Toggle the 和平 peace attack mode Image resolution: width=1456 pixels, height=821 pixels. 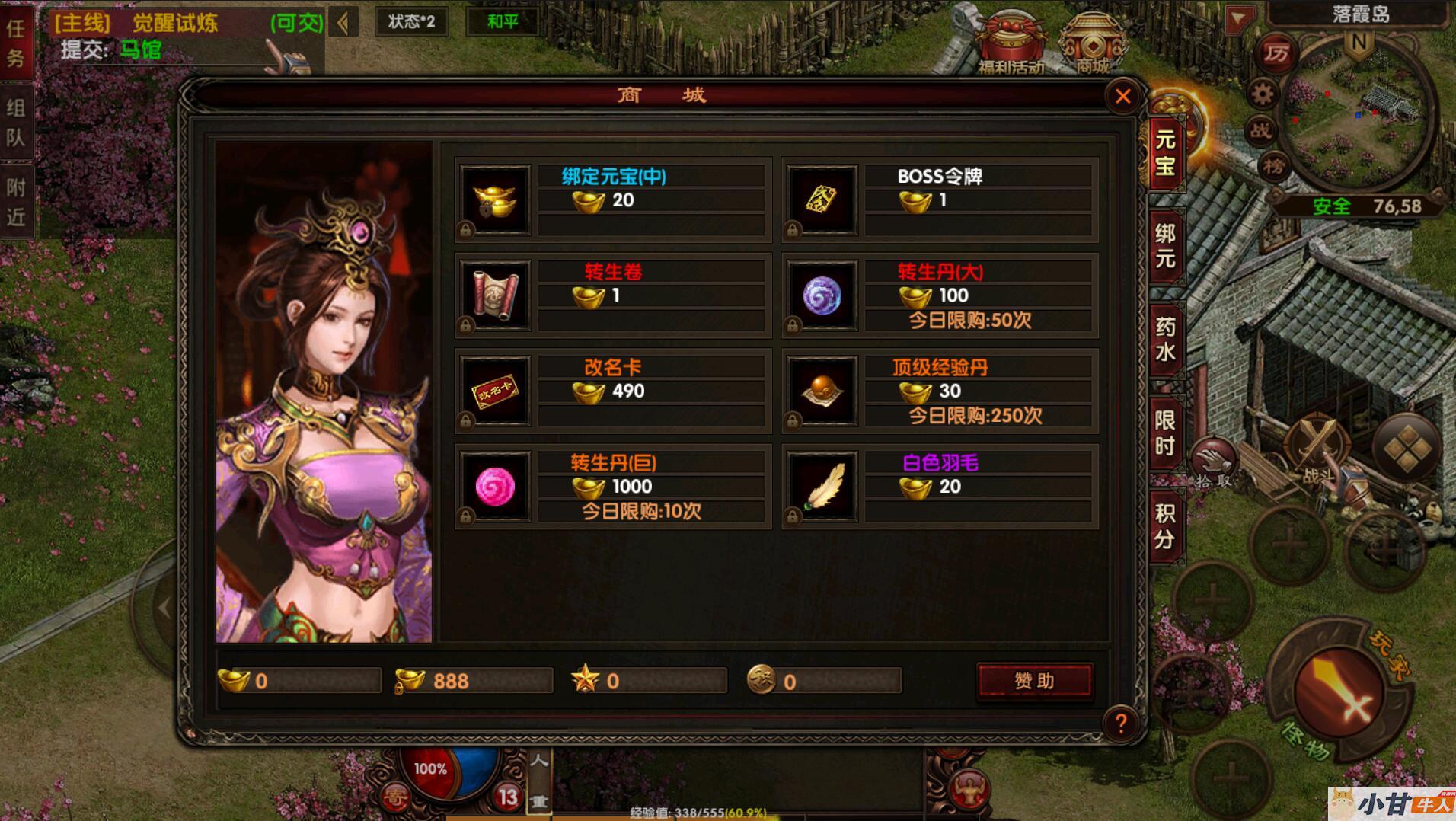(x=503, y=21)
